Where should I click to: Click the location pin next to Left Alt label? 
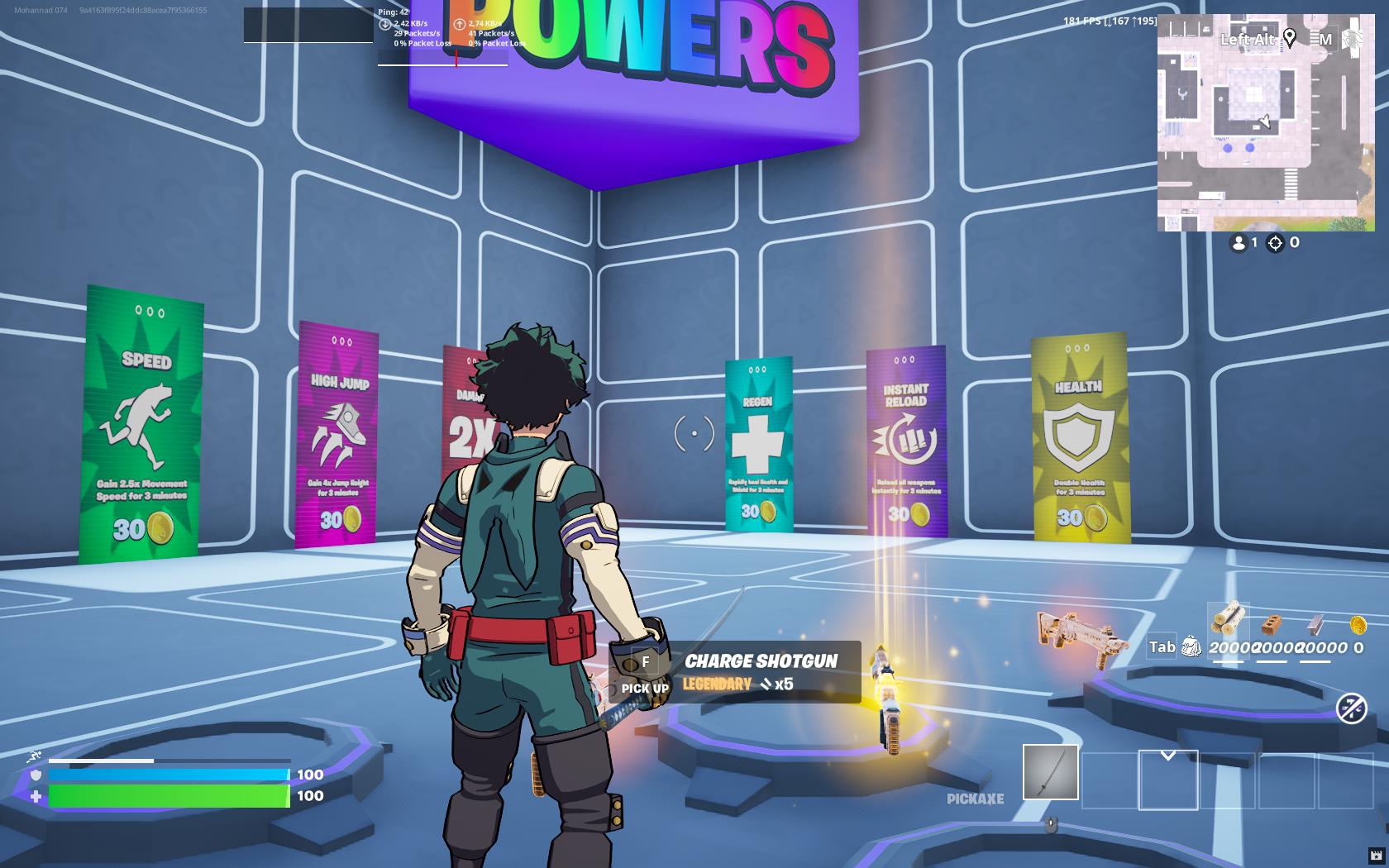[1290, 39]
